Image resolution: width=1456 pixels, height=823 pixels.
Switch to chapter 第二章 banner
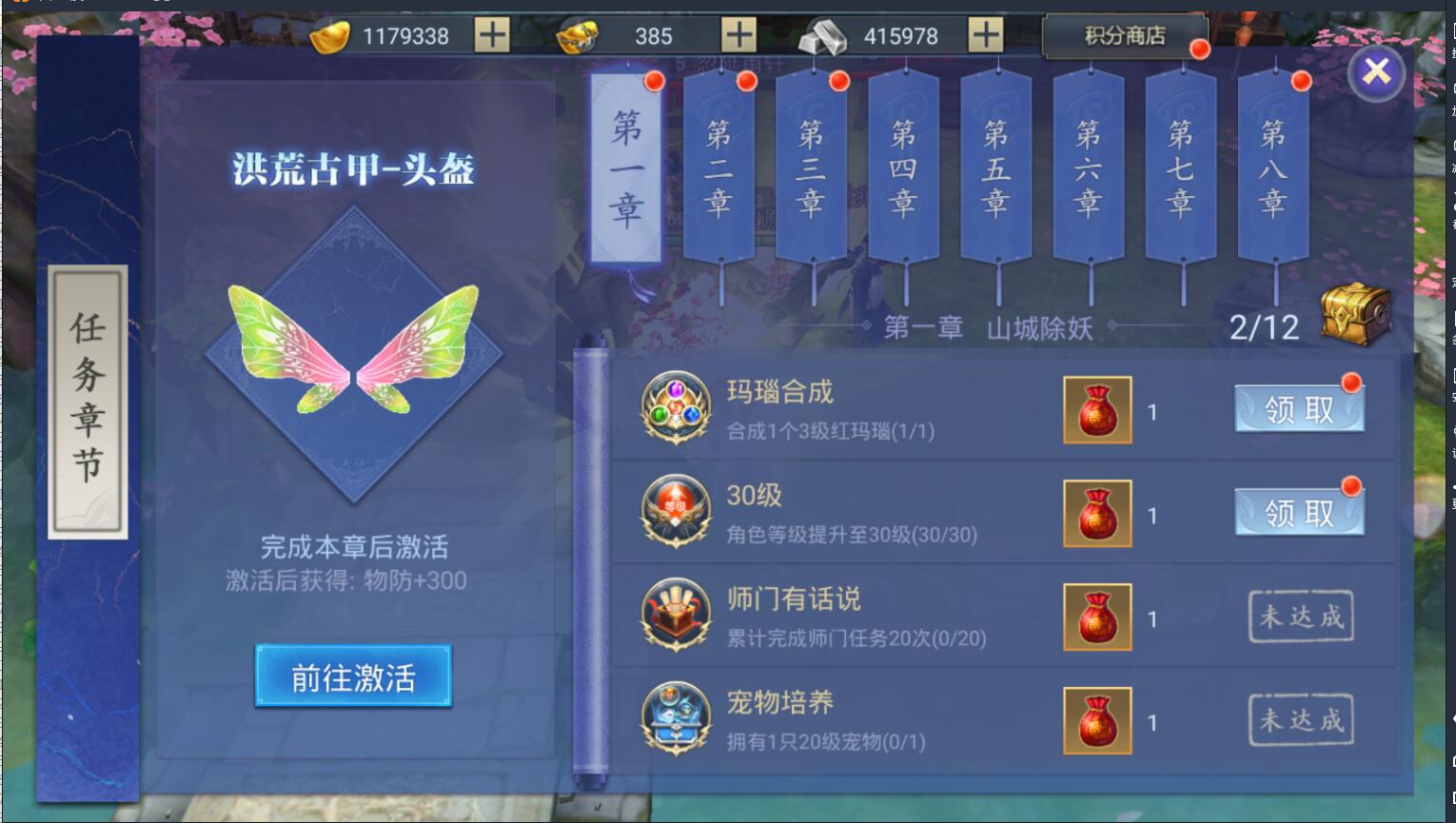(720, 171)
